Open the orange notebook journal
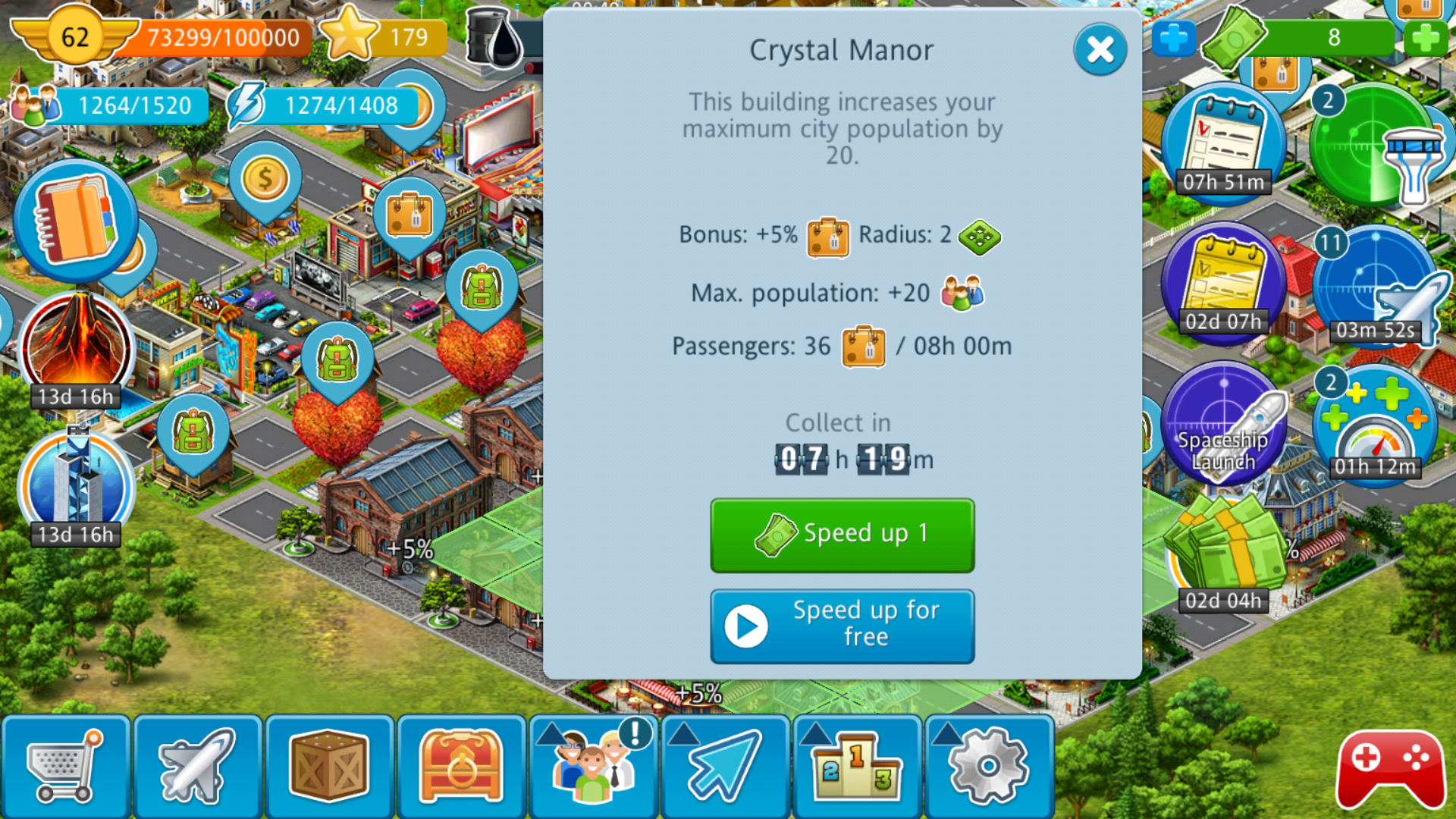The height and width of the screenshot is (819, 1456). pyautogui.click(x=76, y=220)
